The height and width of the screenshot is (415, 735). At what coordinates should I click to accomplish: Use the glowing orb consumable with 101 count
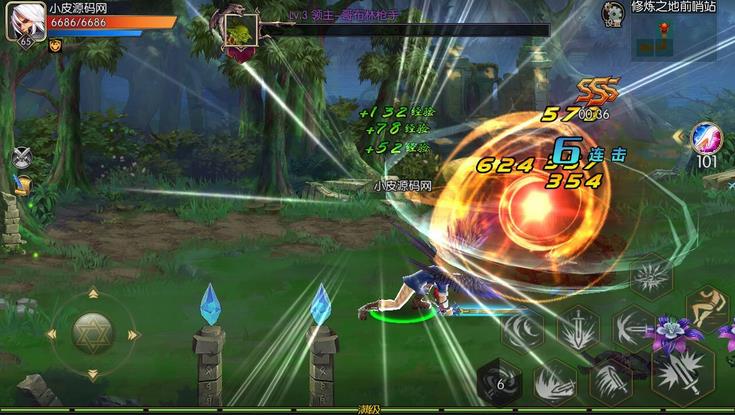click(x=707, y=138)
